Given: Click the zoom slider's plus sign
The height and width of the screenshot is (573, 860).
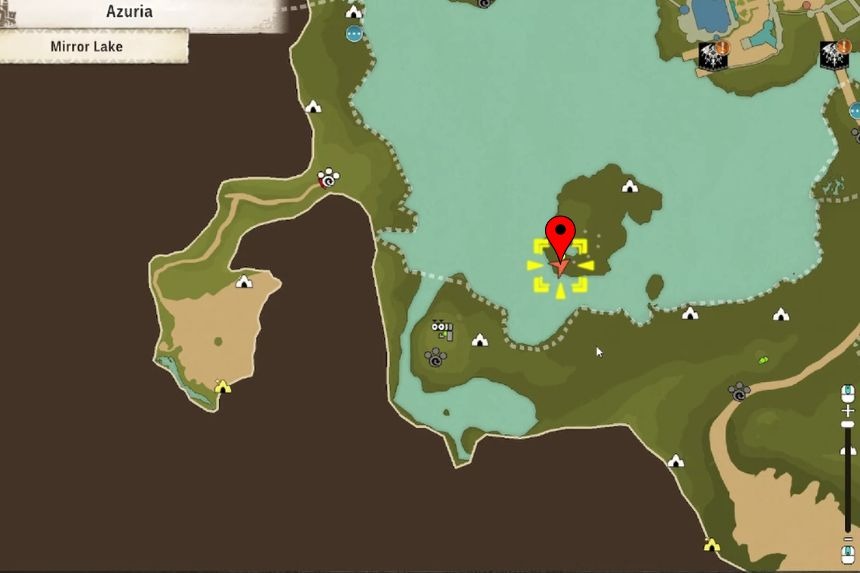Looking at the screenshot, I should click(x=848, y=411).
